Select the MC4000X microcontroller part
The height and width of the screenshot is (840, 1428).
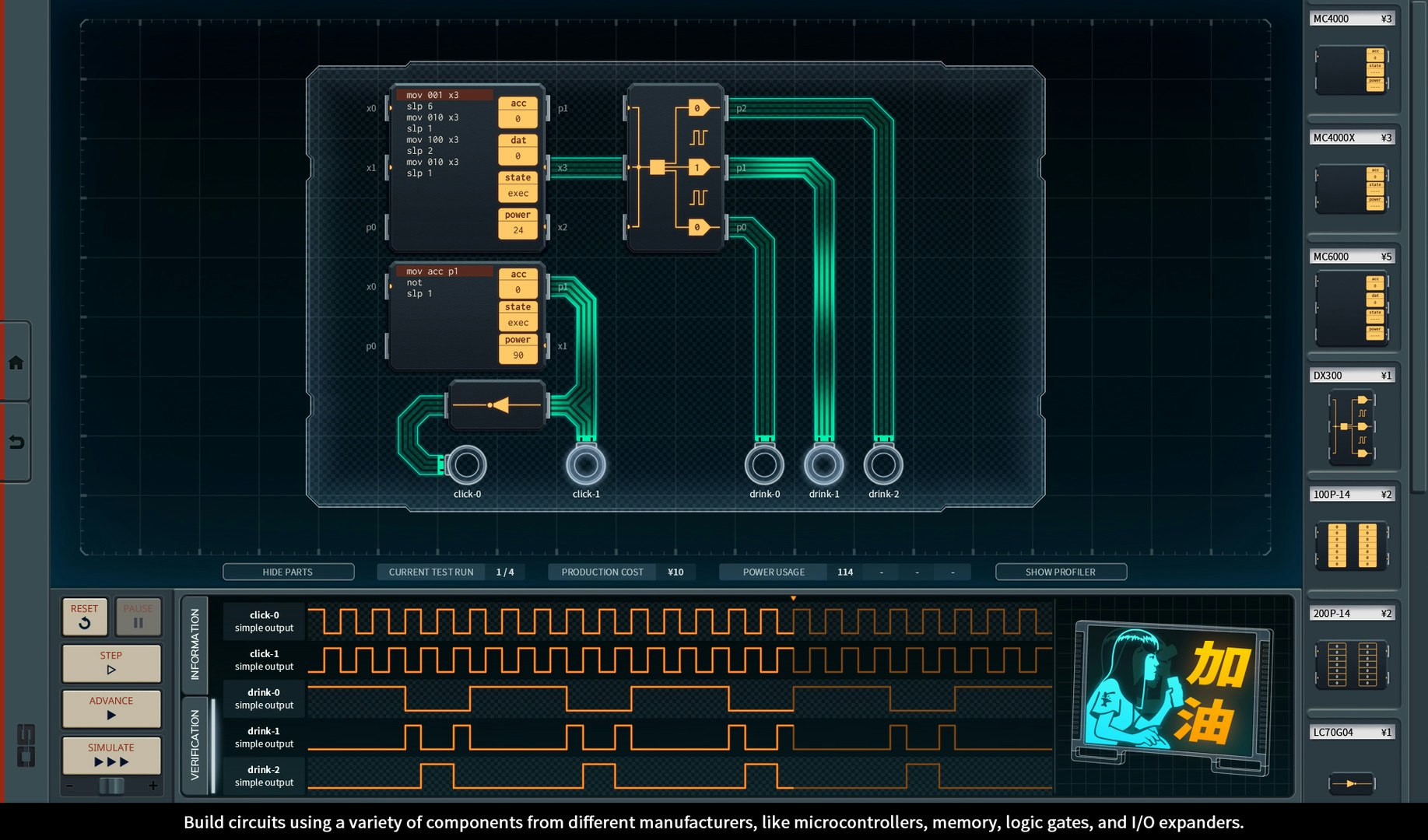point(1352,189)
